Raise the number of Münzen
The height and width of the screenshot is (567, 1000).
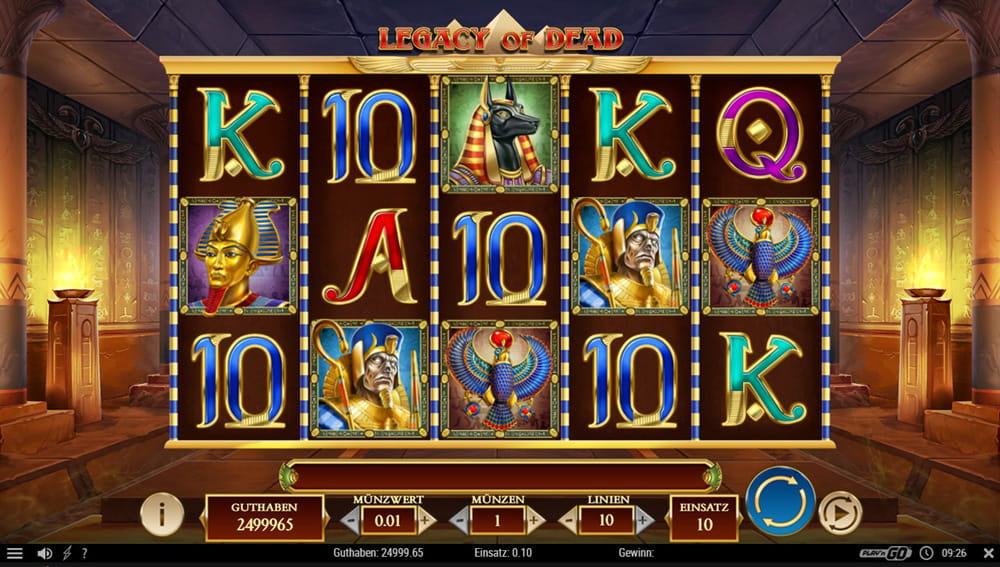click(534, 520)
